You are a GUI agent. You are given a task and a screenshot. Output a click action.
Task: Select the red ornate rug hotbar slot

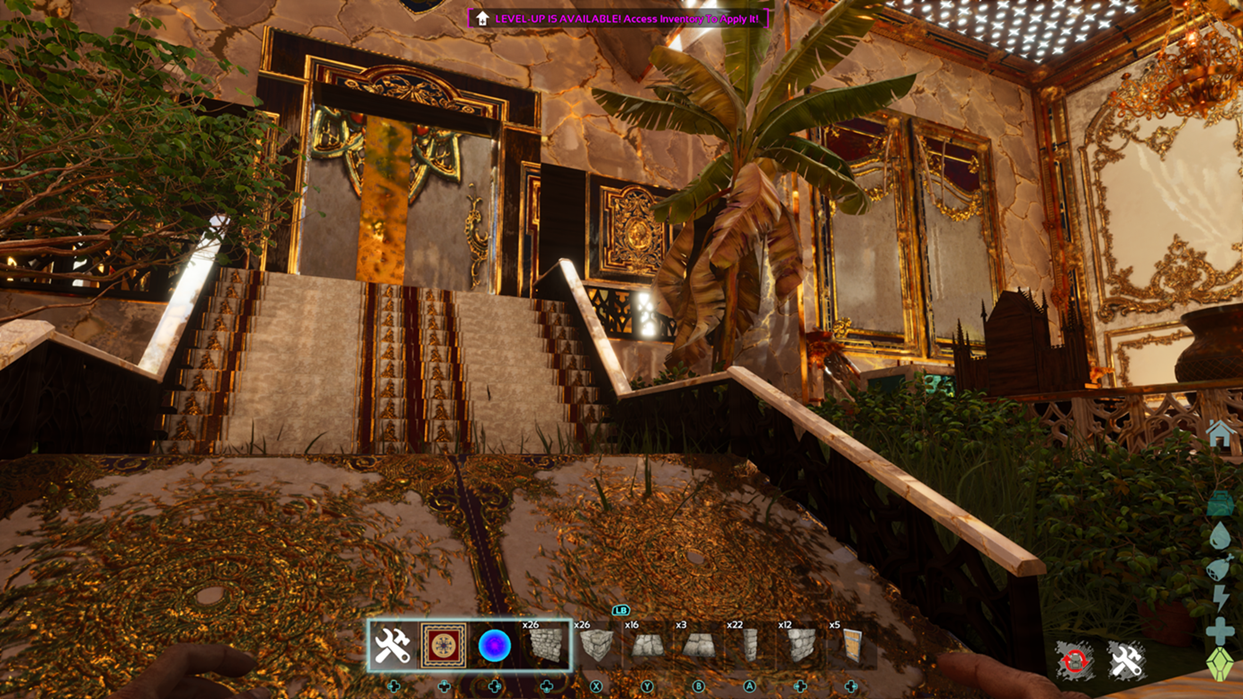[443, 646]
